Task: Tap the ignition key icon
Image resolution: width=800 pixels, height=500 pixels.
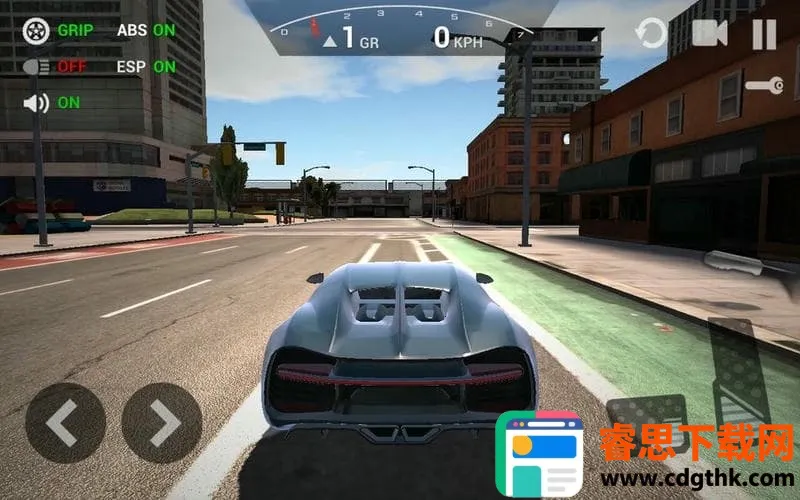Action: point(763,86)
